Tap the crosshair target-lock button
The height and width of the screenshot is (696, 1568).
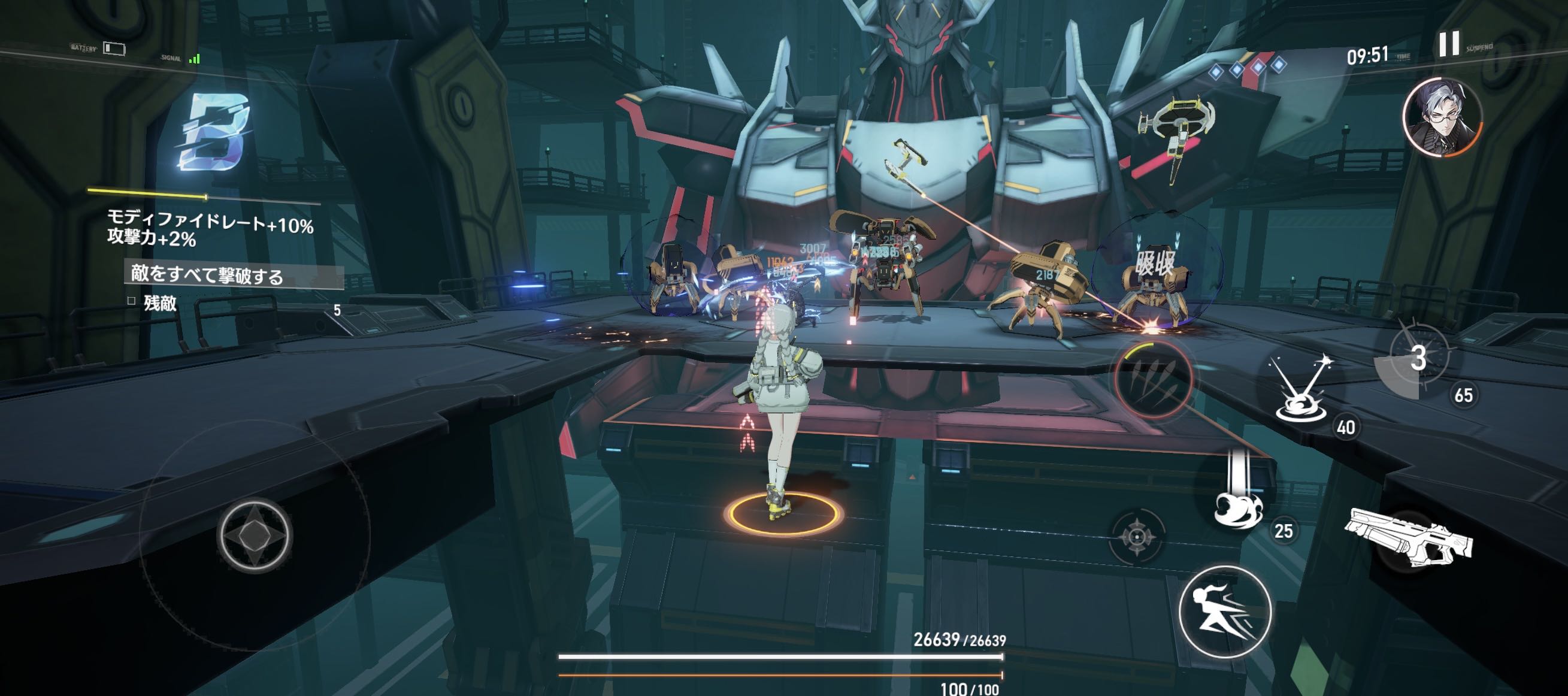1136,537
